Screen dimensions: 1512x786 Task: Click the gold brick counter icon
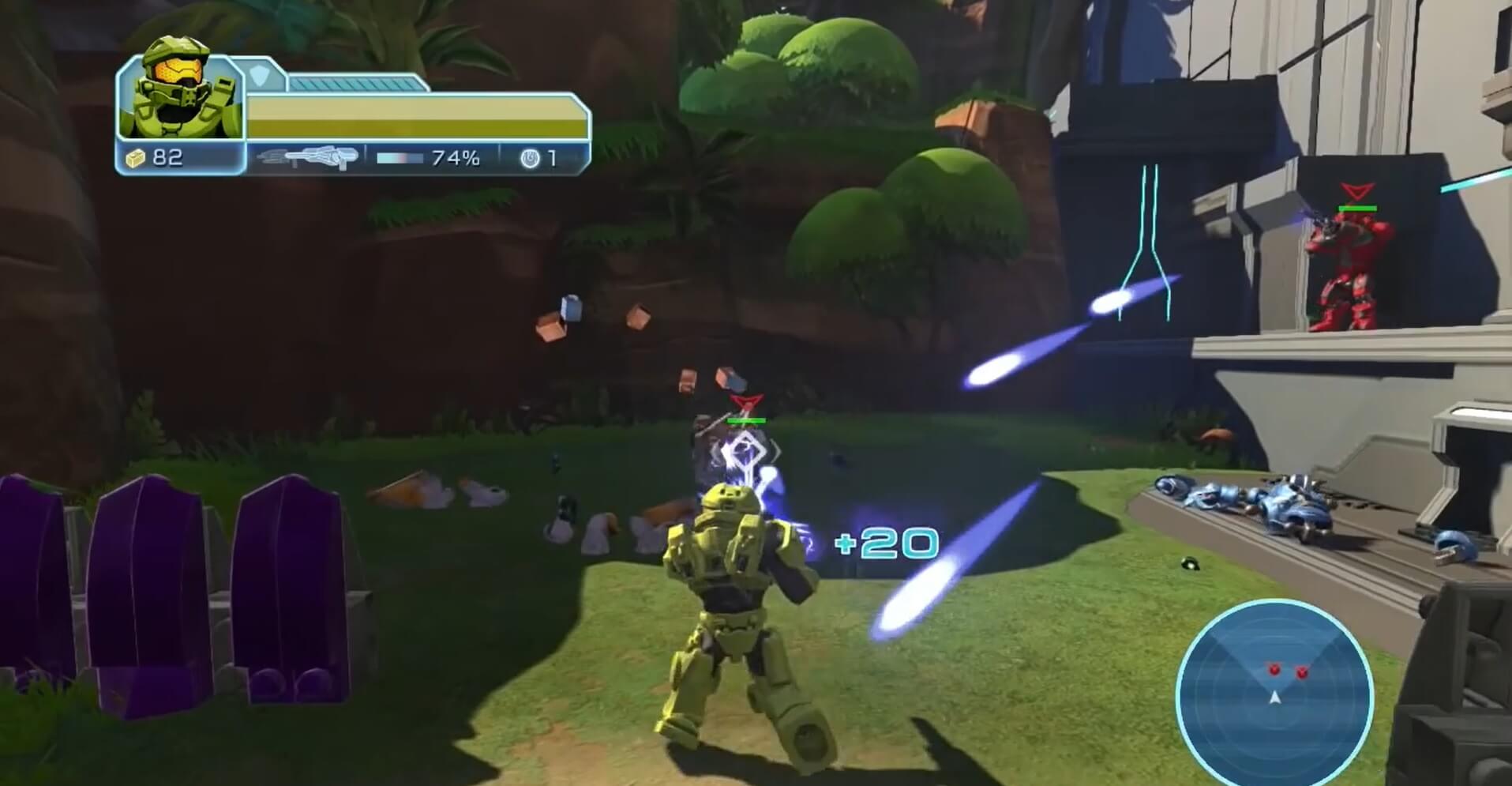coord(136,159)
